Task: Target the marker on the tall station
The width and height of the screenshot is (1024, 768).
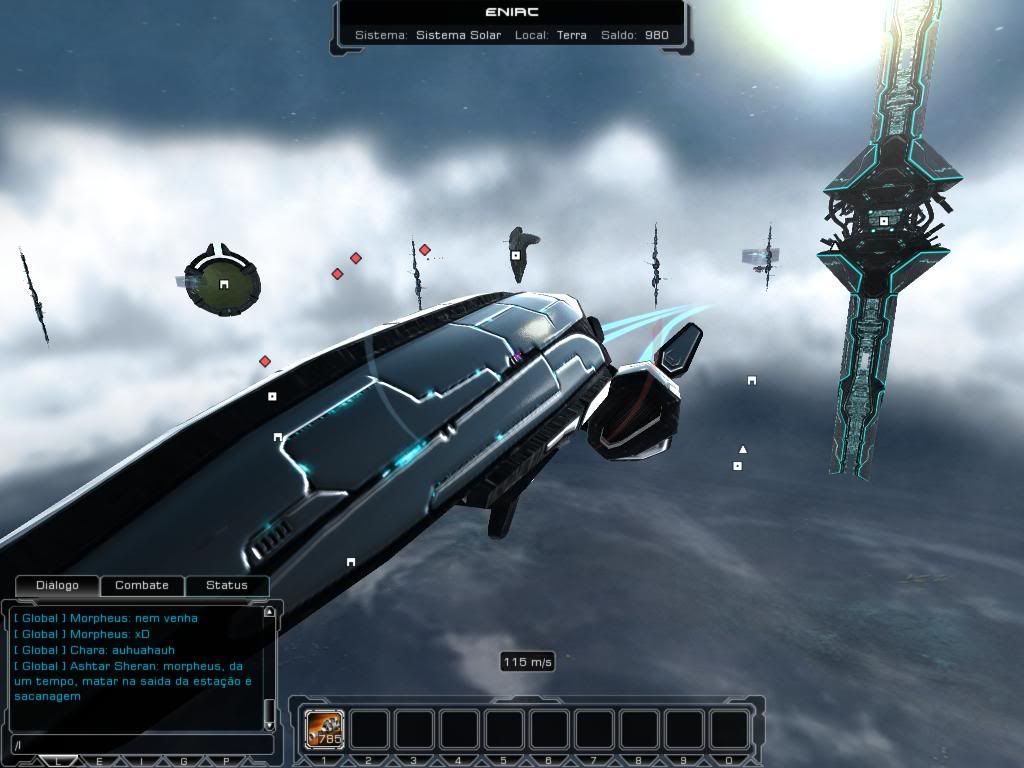Action: tap(884, 221)
